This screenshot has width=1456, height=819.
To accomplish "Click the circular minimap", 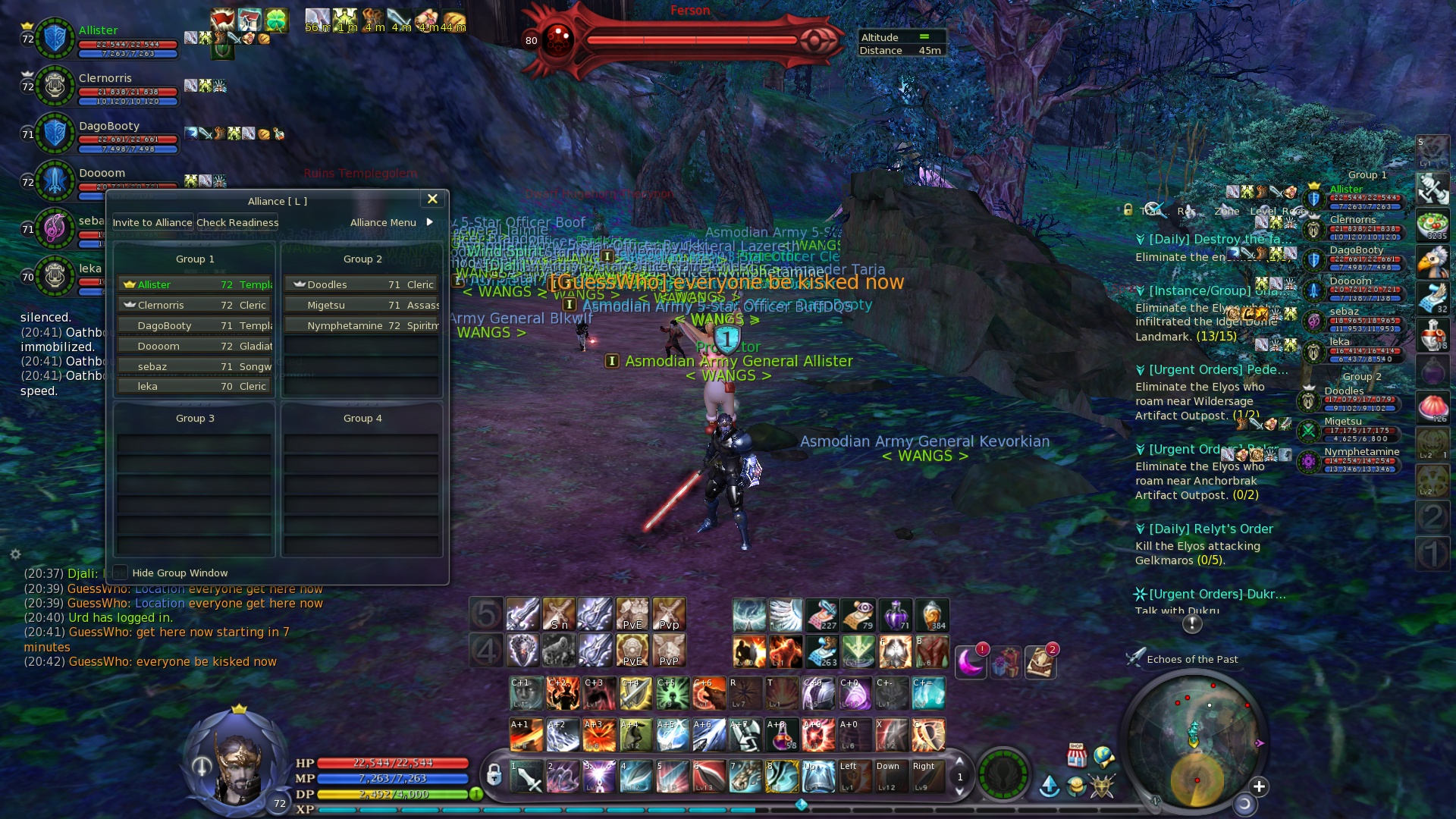I will 1193,739.
